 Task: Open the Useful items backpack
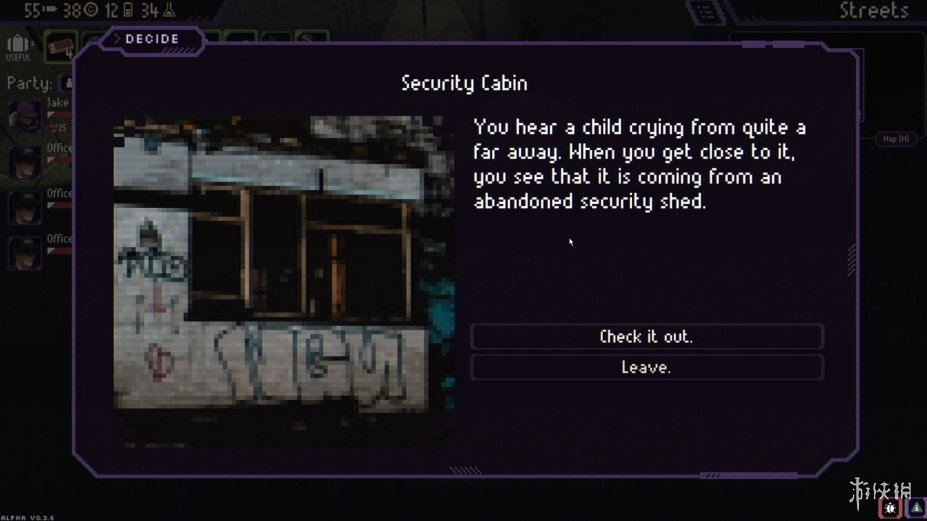[x=18, y=46]
